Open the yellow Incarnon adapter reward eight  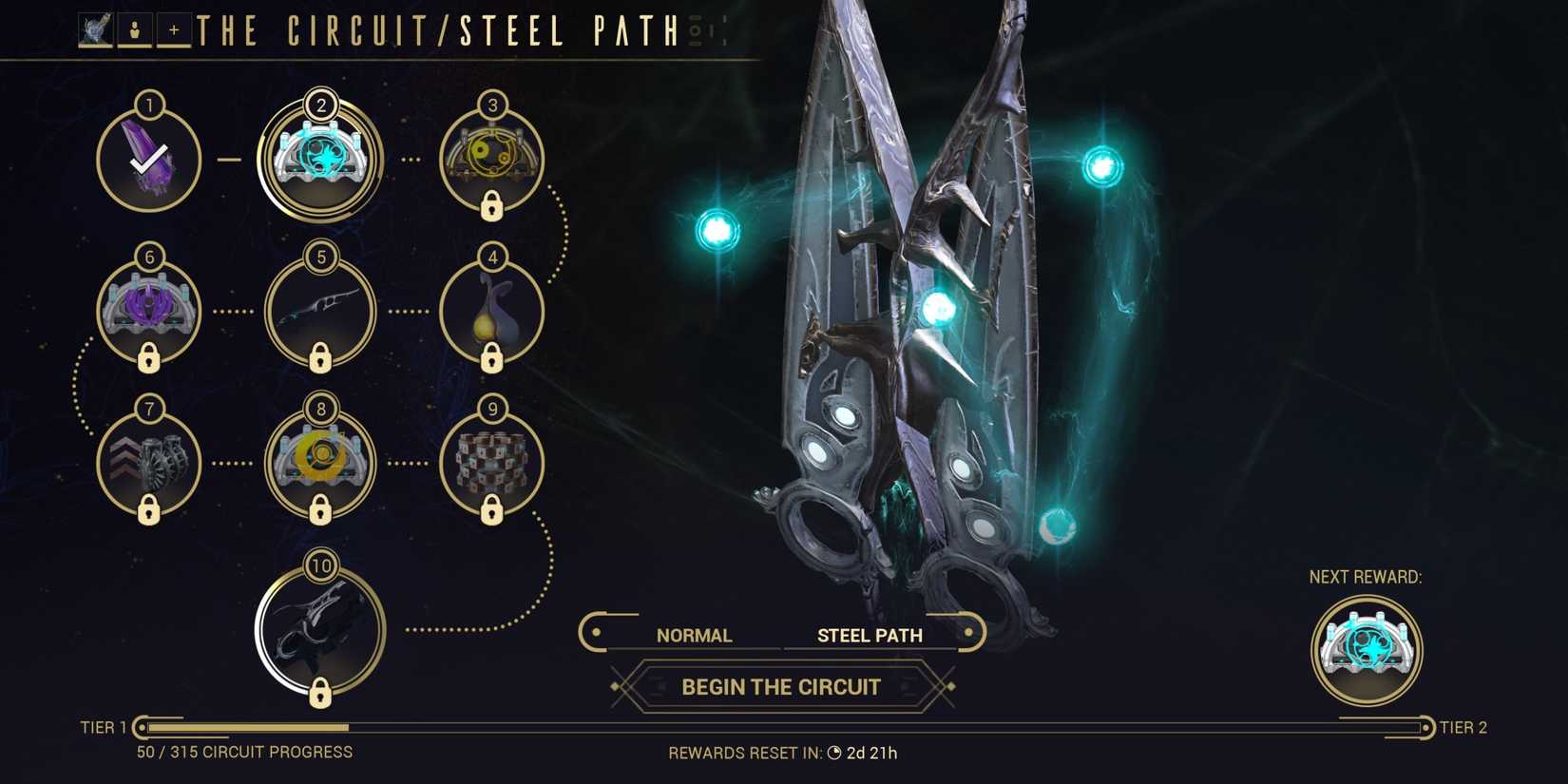(321, 463)
